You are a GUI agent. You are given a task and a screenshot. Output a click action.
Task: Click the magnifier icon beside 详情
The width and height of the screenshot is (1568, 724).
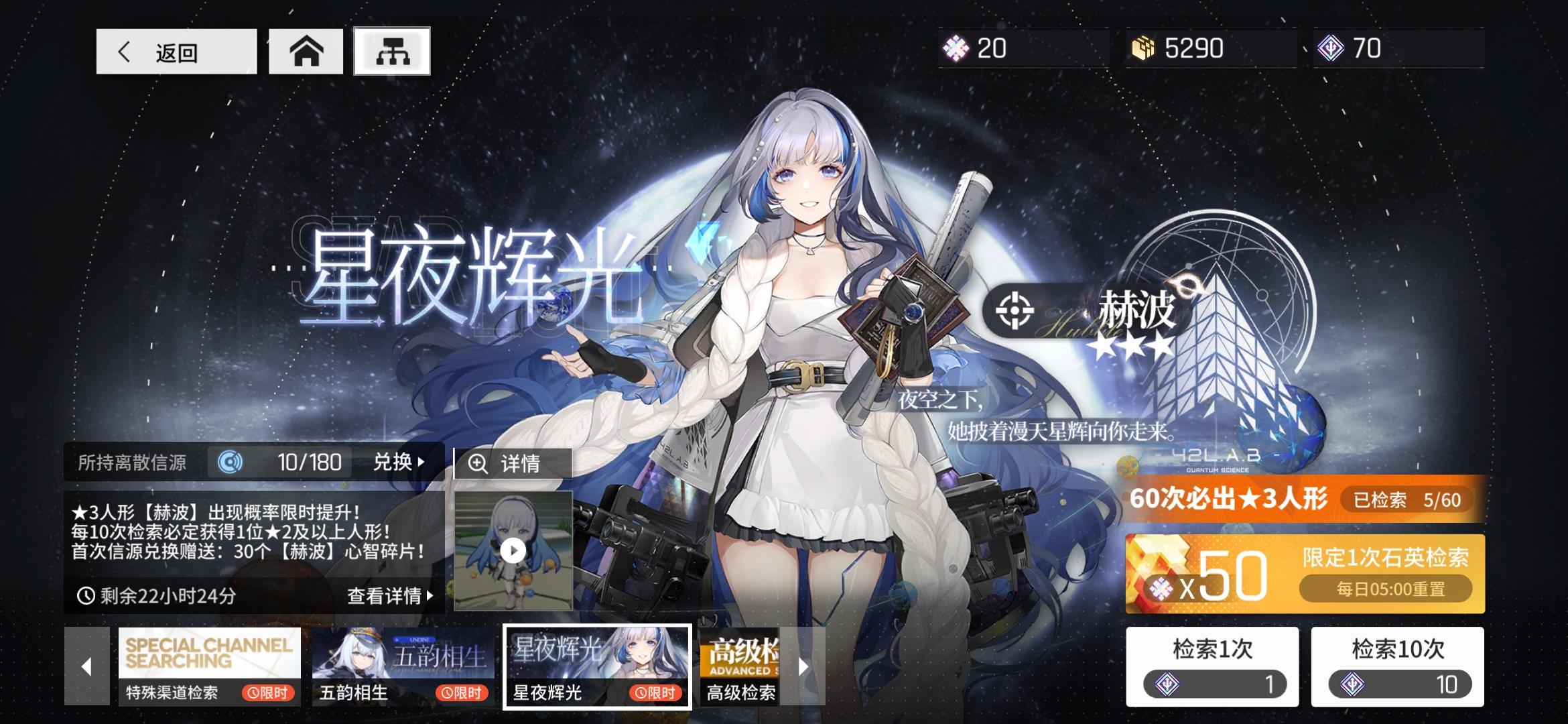(x=478, y=463)
